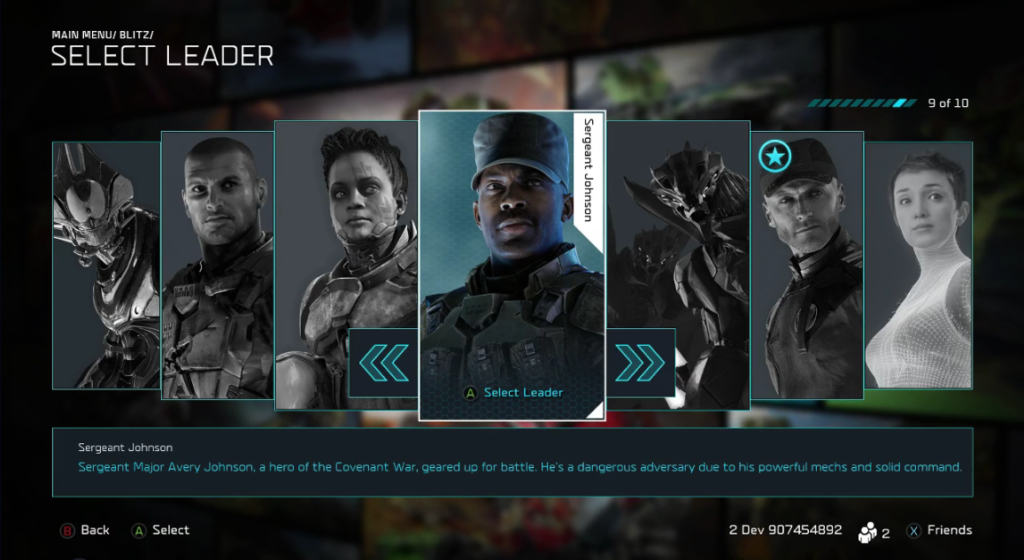The image size is (1024, 560).
Task: Pick the shaved-head male soldier leader card
Action: tap(217, 265)
